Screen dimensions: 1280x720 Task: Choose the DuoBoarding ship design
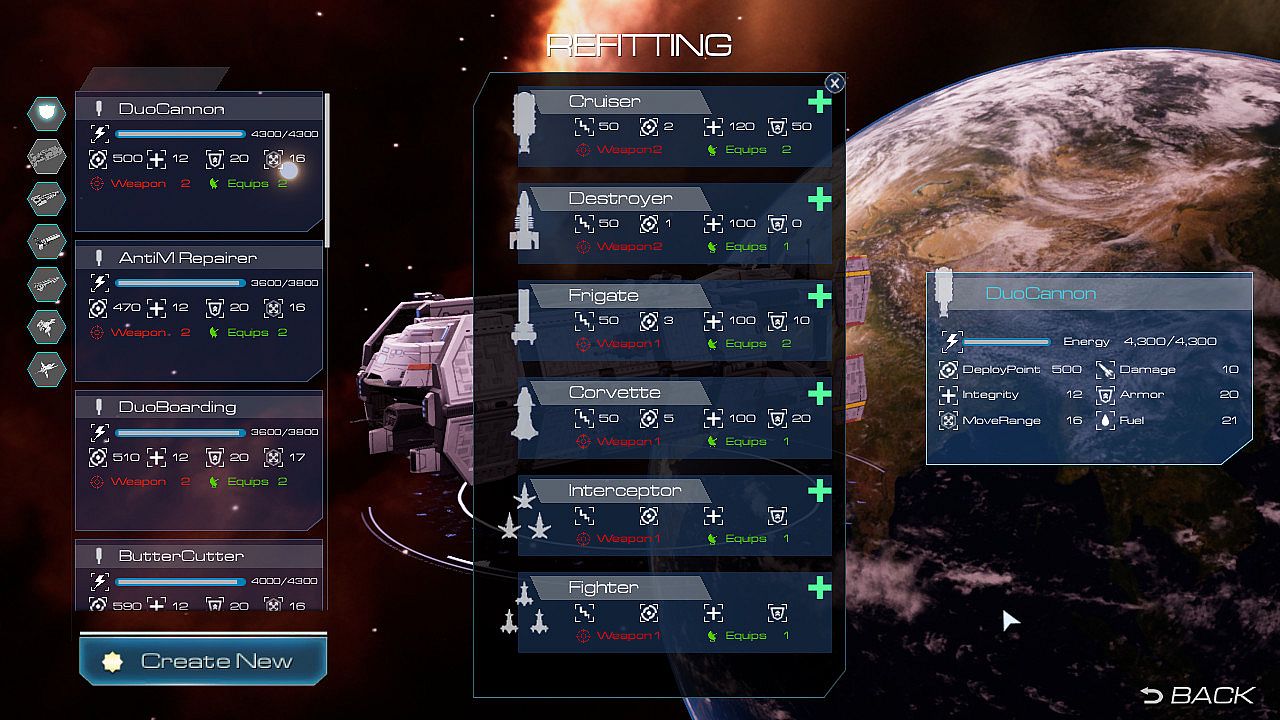199,460
